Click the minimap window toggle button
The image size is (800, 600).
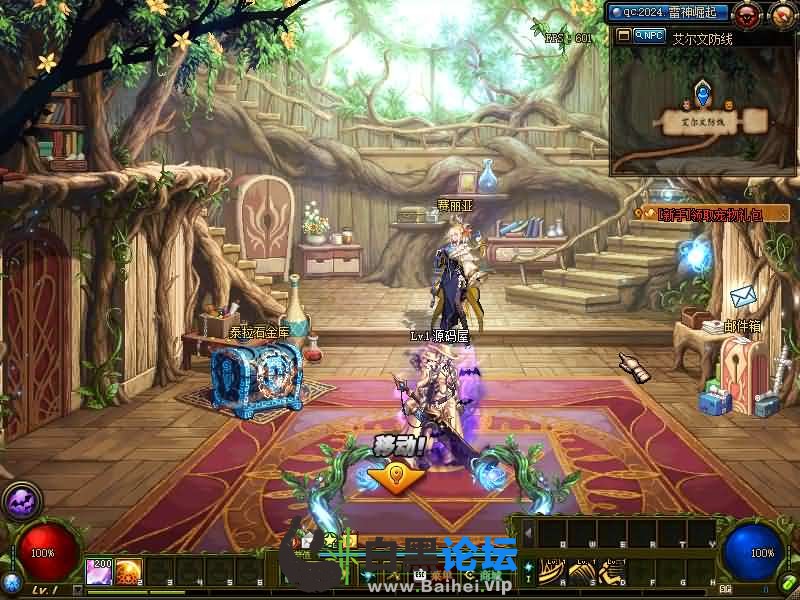(x=623, y=35)
